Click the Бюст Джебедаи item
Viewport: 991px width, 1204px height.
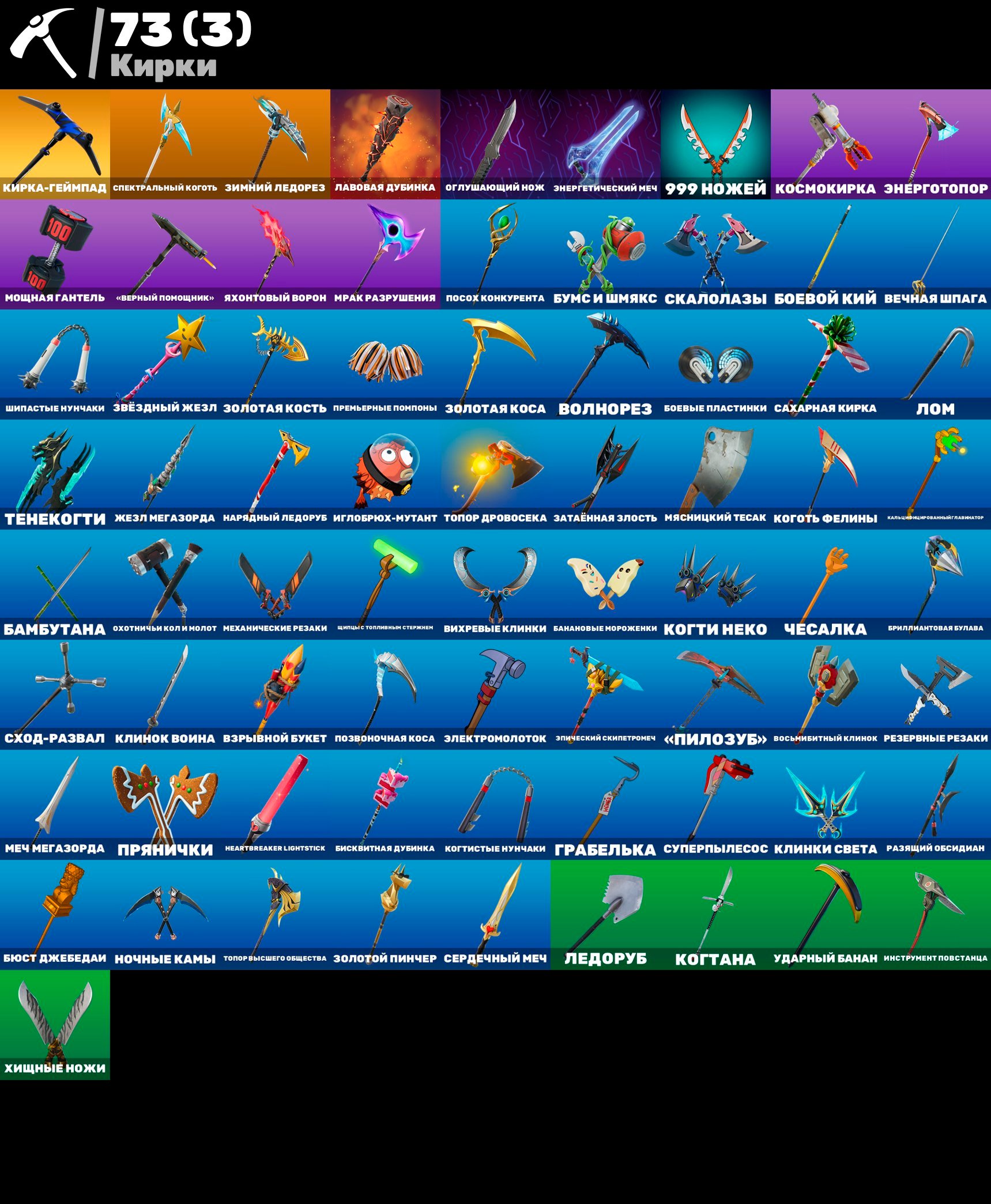[55, 914]
